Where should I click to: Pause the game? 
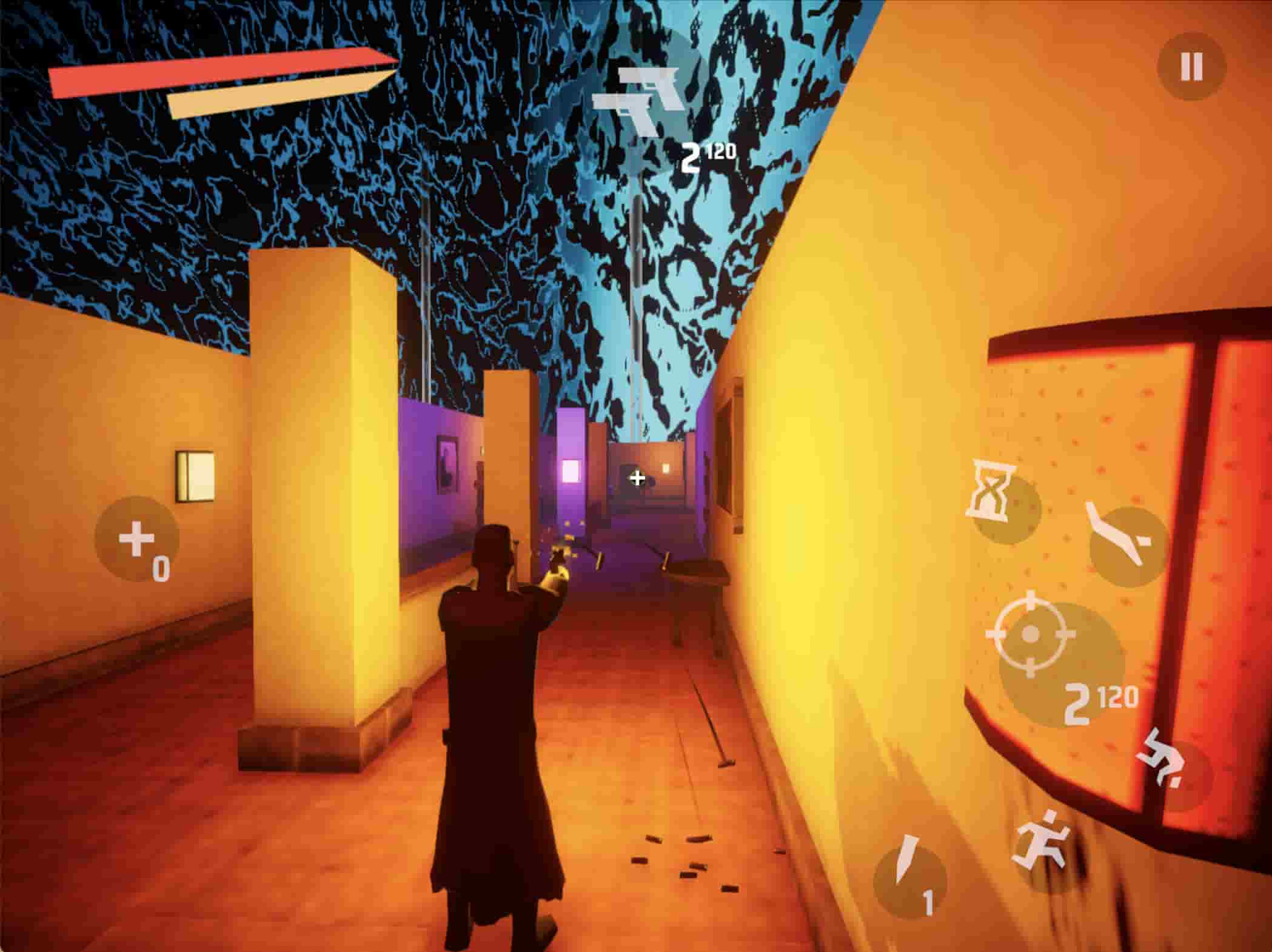[x=1191, y=65]
